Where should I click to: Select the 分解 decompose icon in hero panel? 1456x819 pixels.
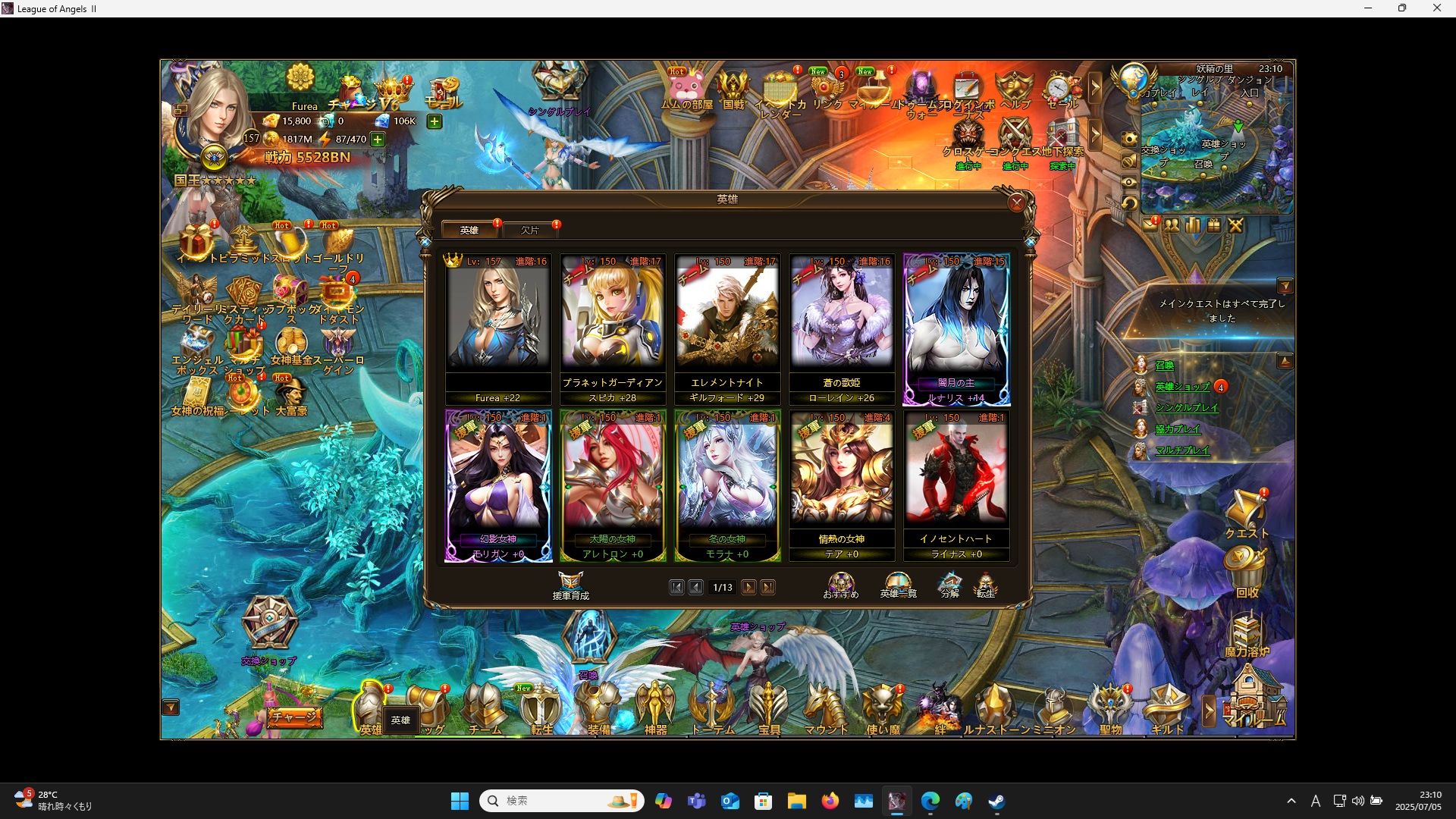coord(949,584)
